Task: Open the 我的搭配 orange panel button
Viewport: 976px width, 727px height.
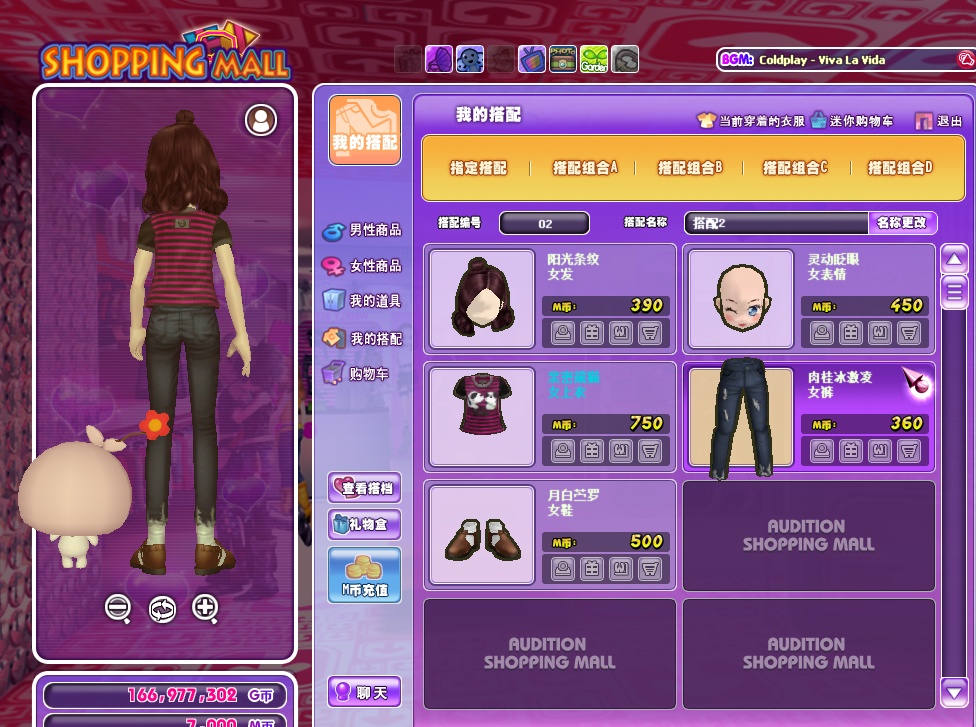Action: pos(365,130)
